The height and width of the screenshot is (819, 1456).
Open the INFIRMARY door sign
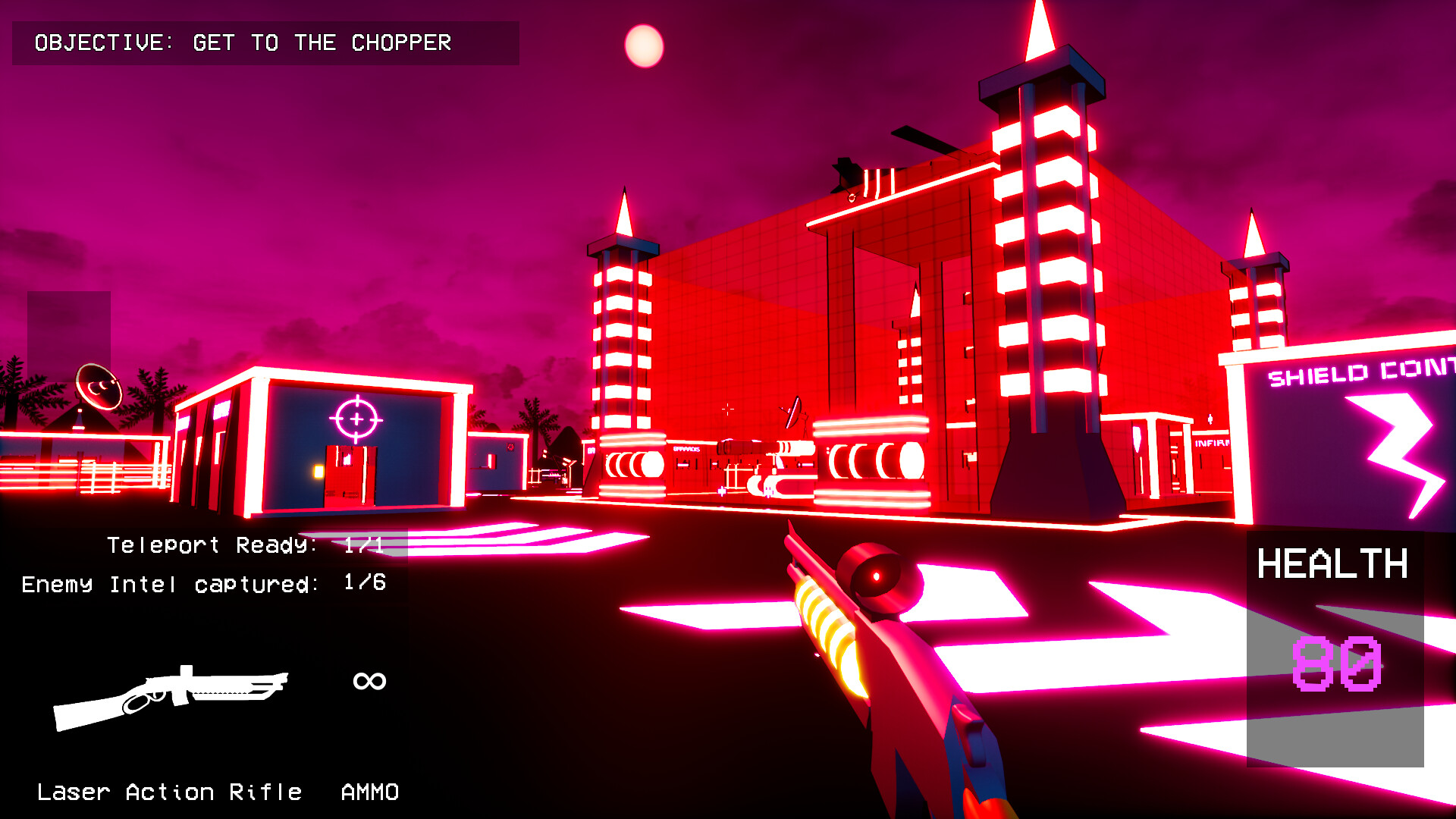[1211, 443]
